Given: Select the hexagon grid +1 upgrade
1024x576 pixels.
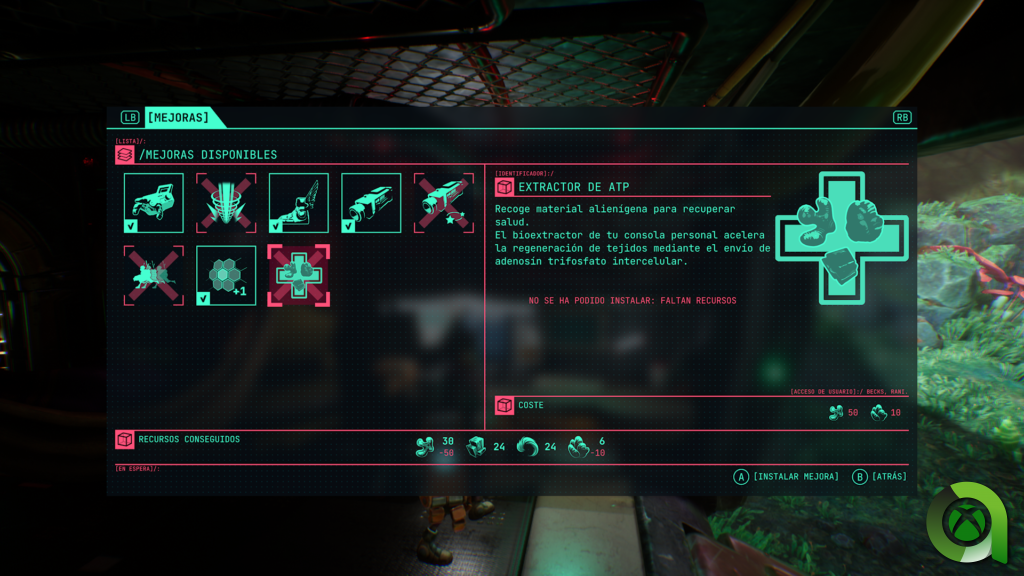Looking at the screenshot, I should 226,275.
